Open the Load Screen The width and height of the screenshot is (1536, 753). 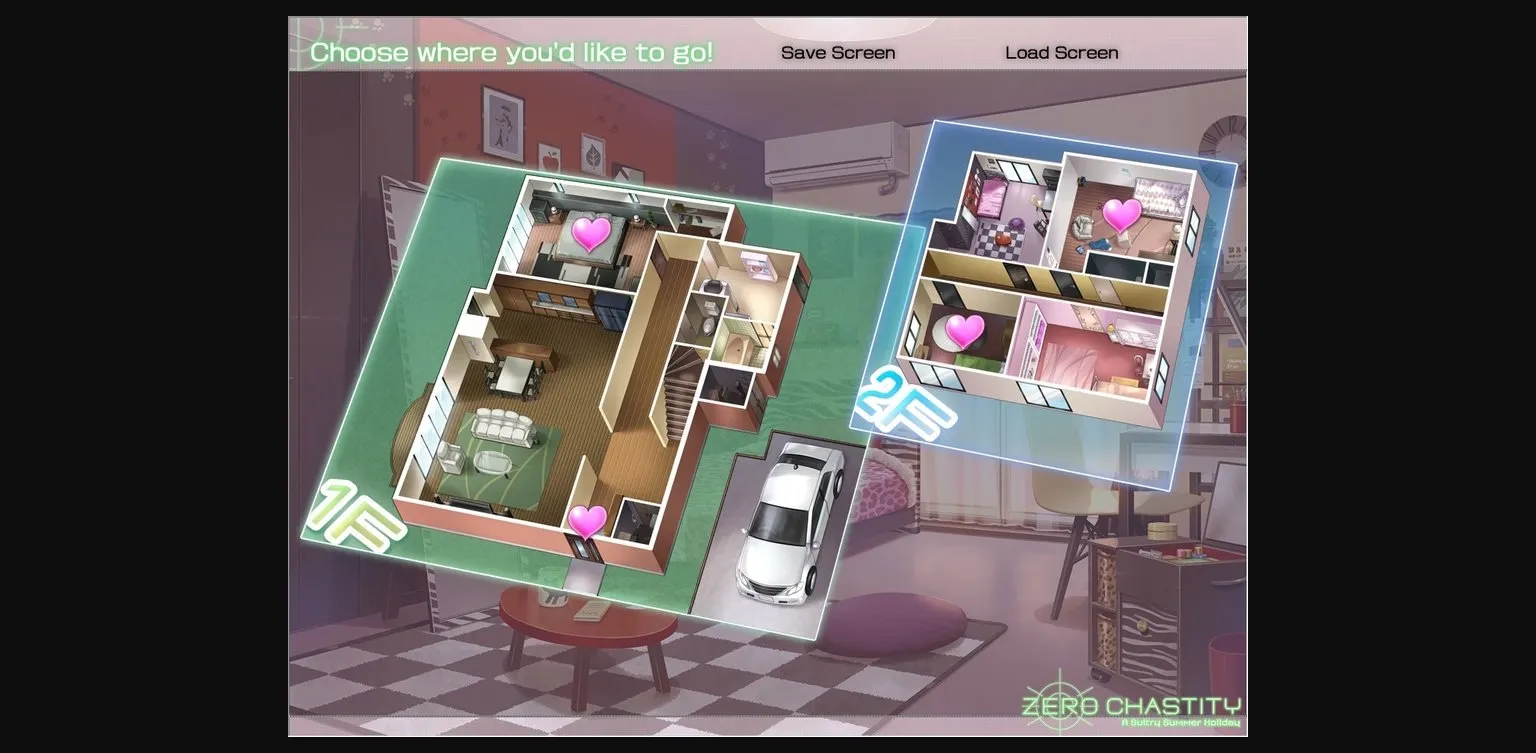1060,52
